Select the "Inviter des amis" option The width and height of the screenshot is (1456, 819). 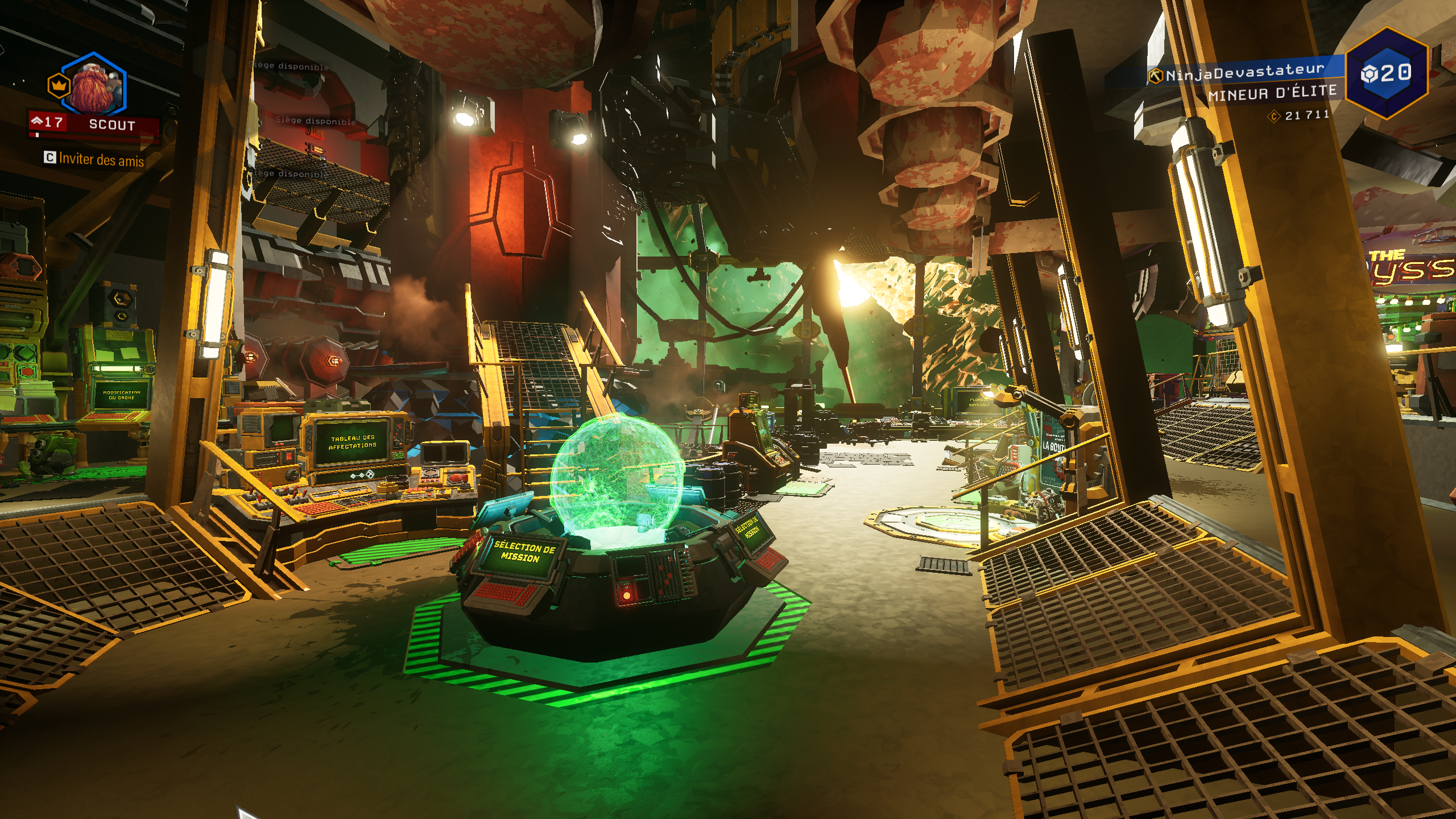(94, 159)
